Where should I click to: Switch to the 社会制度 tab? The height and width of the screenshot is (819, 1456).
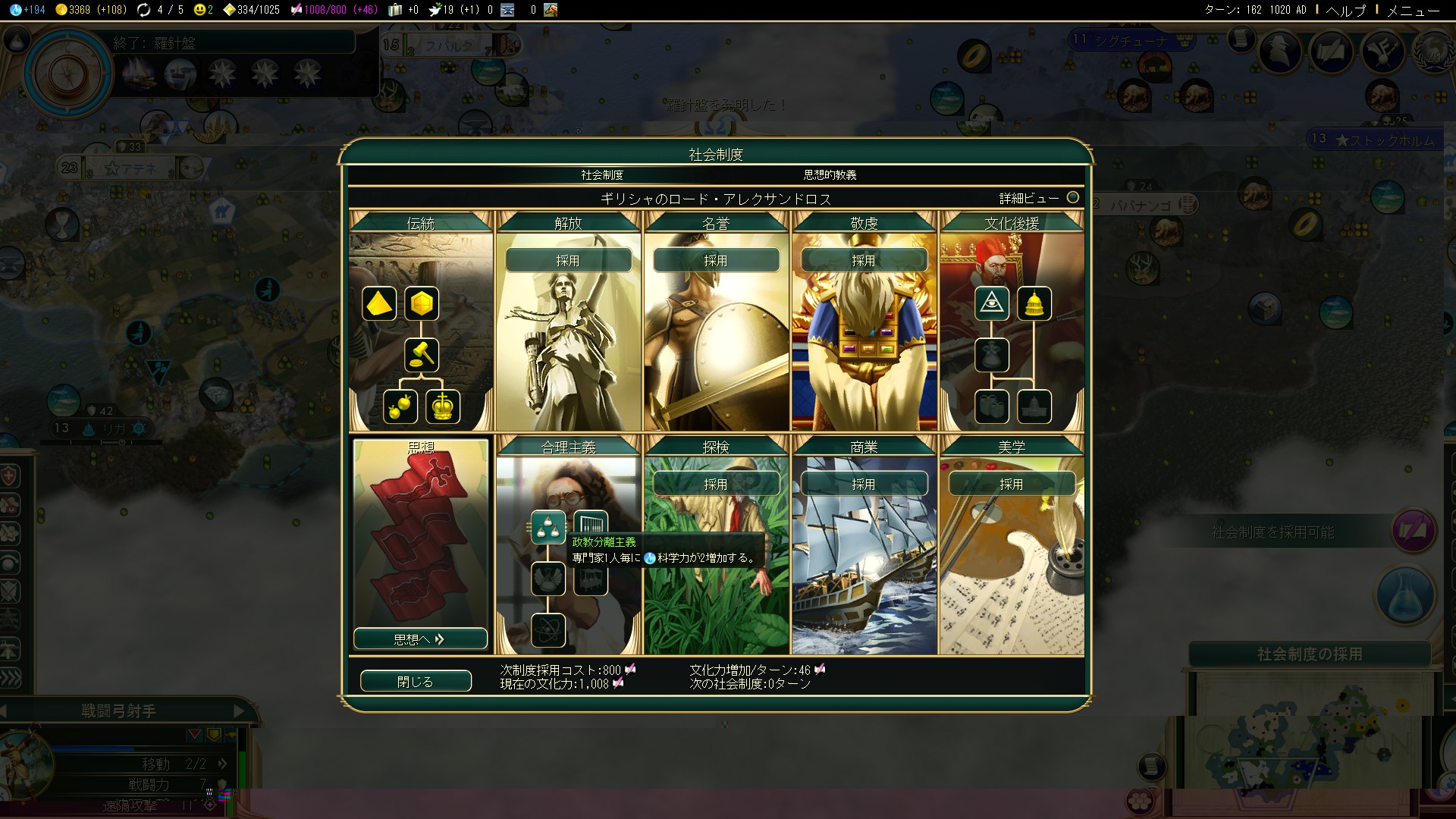tap(602, 175)
